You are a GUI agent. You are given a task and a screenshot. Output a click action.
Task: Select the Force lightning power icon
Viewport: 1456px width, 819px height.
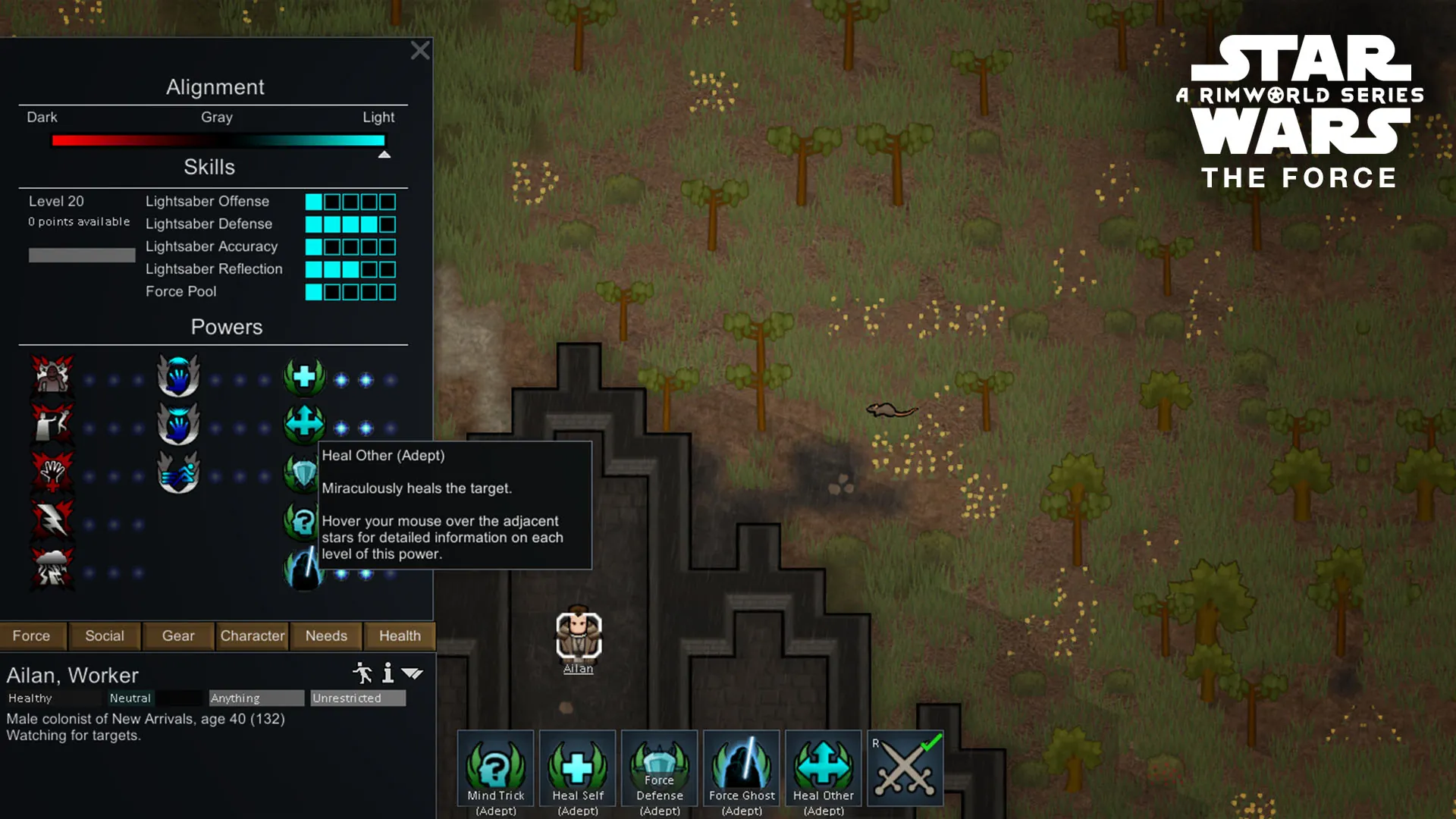(52, 521)
